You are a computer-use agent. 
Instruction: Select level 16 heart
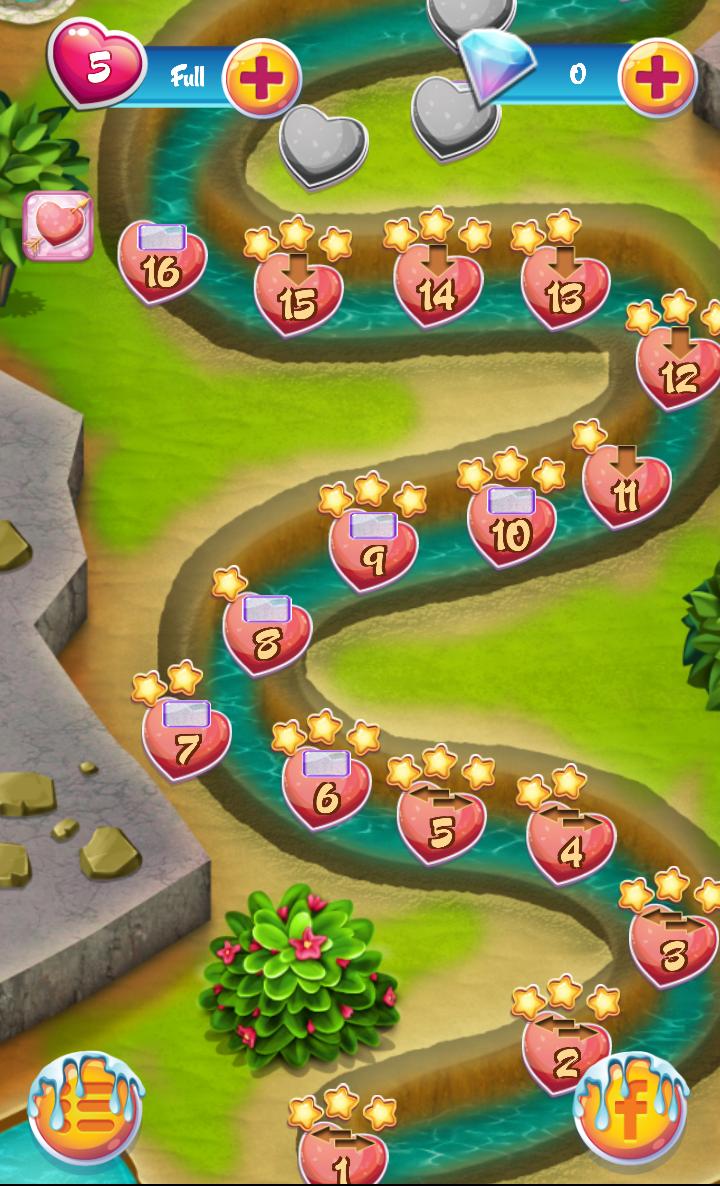pos(162,263)
